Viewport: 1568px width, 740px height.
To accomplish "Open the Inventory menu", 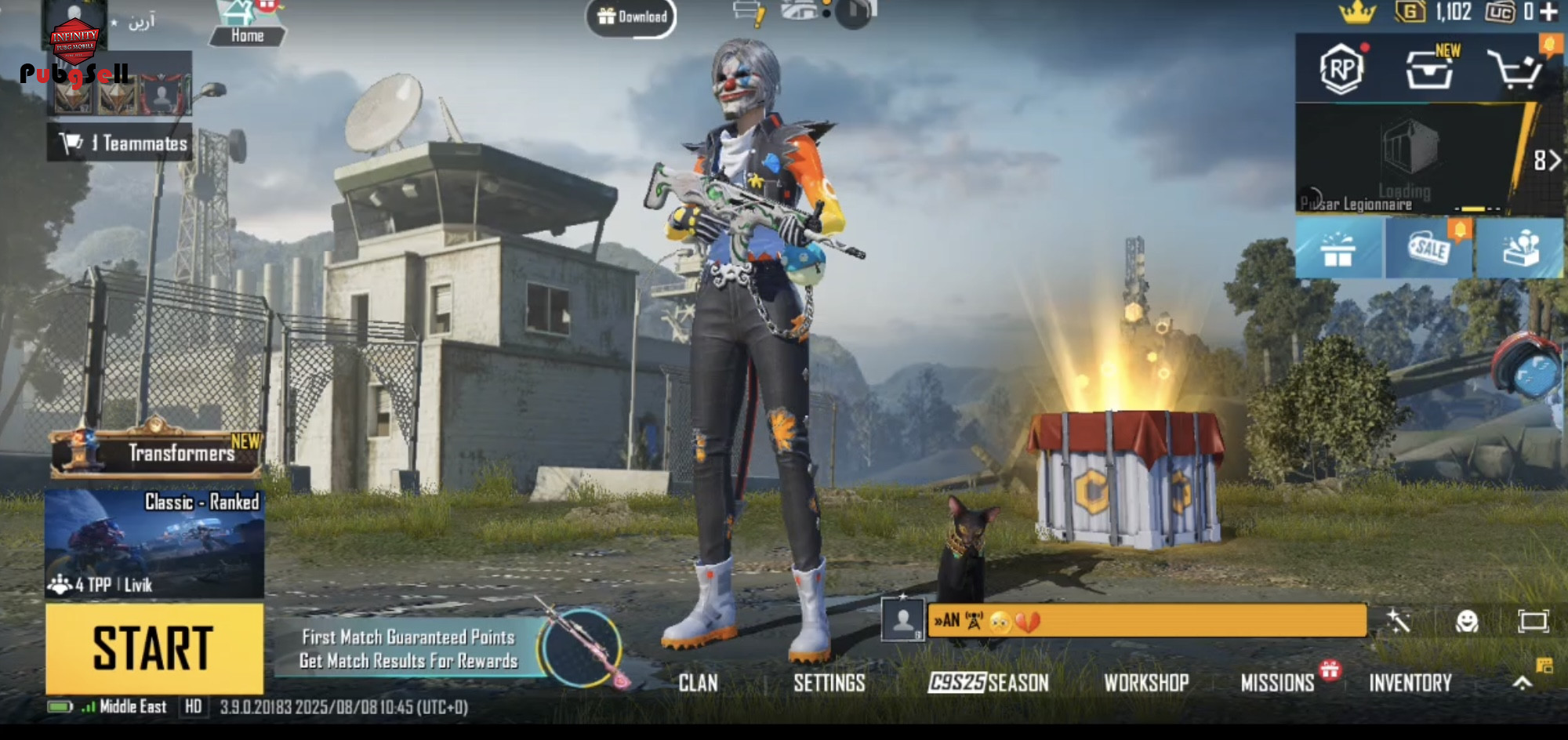I will coord(1410,684).
